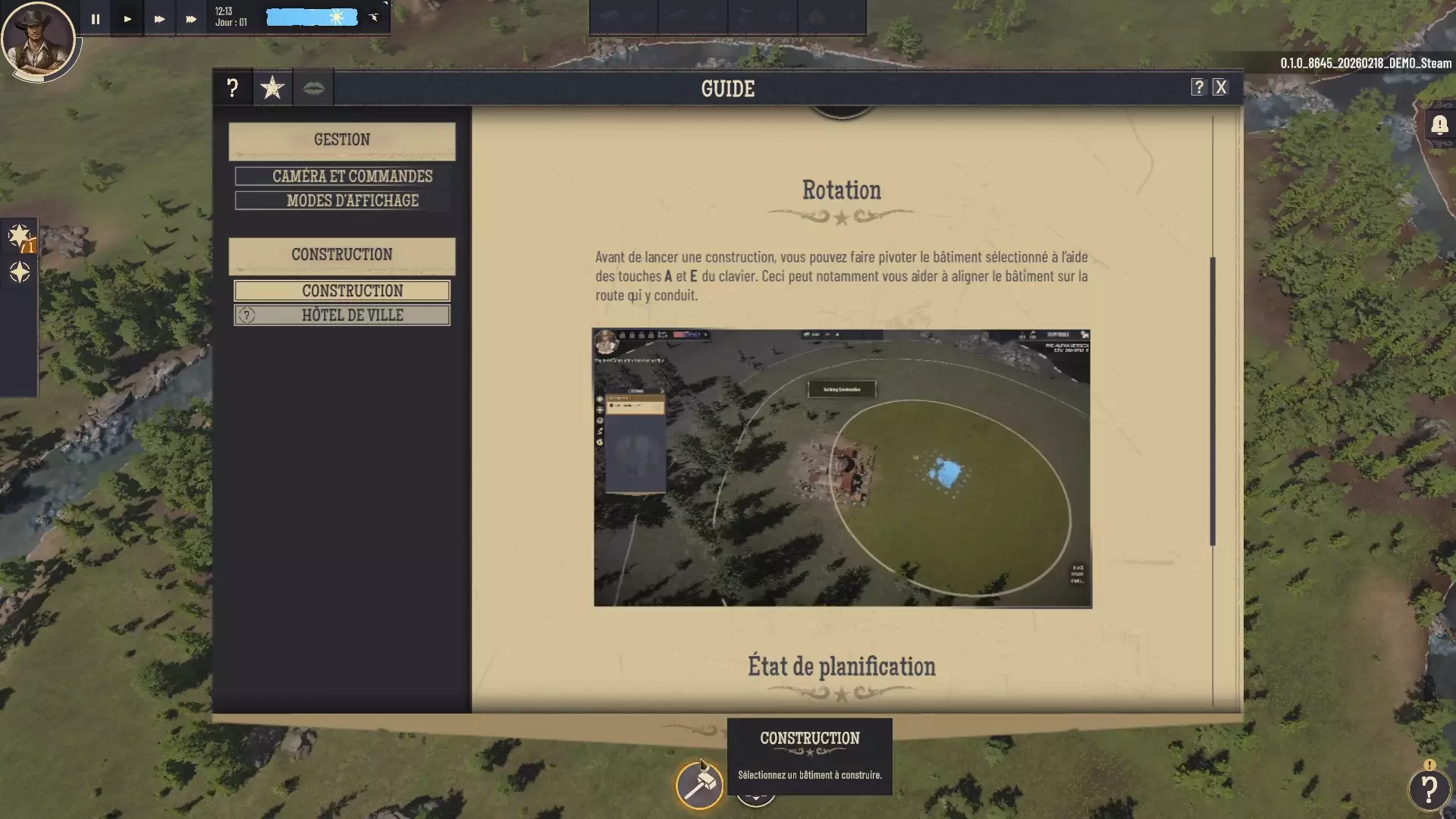The height and width of the screenshot is (819, 1456).
Task: Resume play at normal speed
Action: 127,18
